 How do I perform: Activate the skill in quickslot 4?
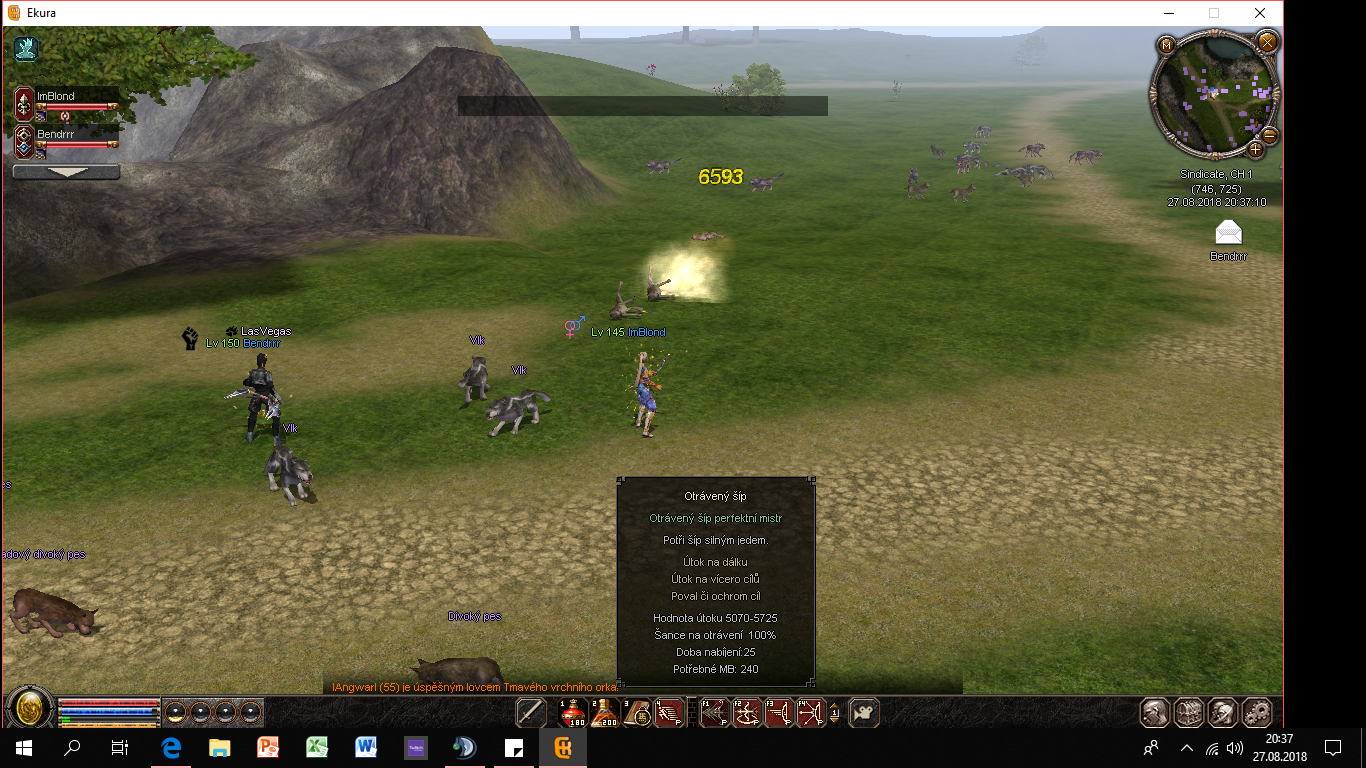point(669,712)
